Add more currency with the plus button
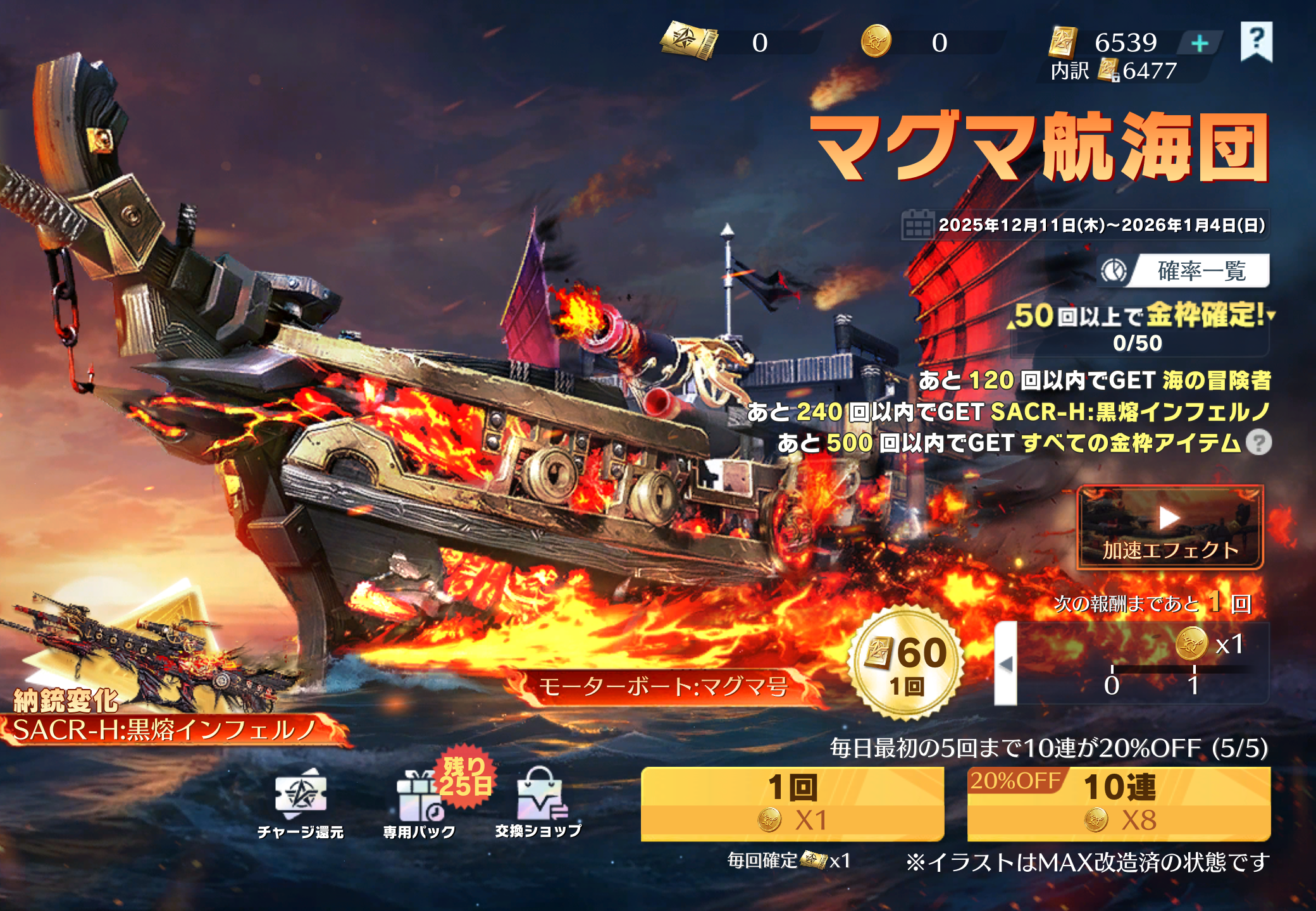This screenshot has width=1316, height=911. (1200, 43)
